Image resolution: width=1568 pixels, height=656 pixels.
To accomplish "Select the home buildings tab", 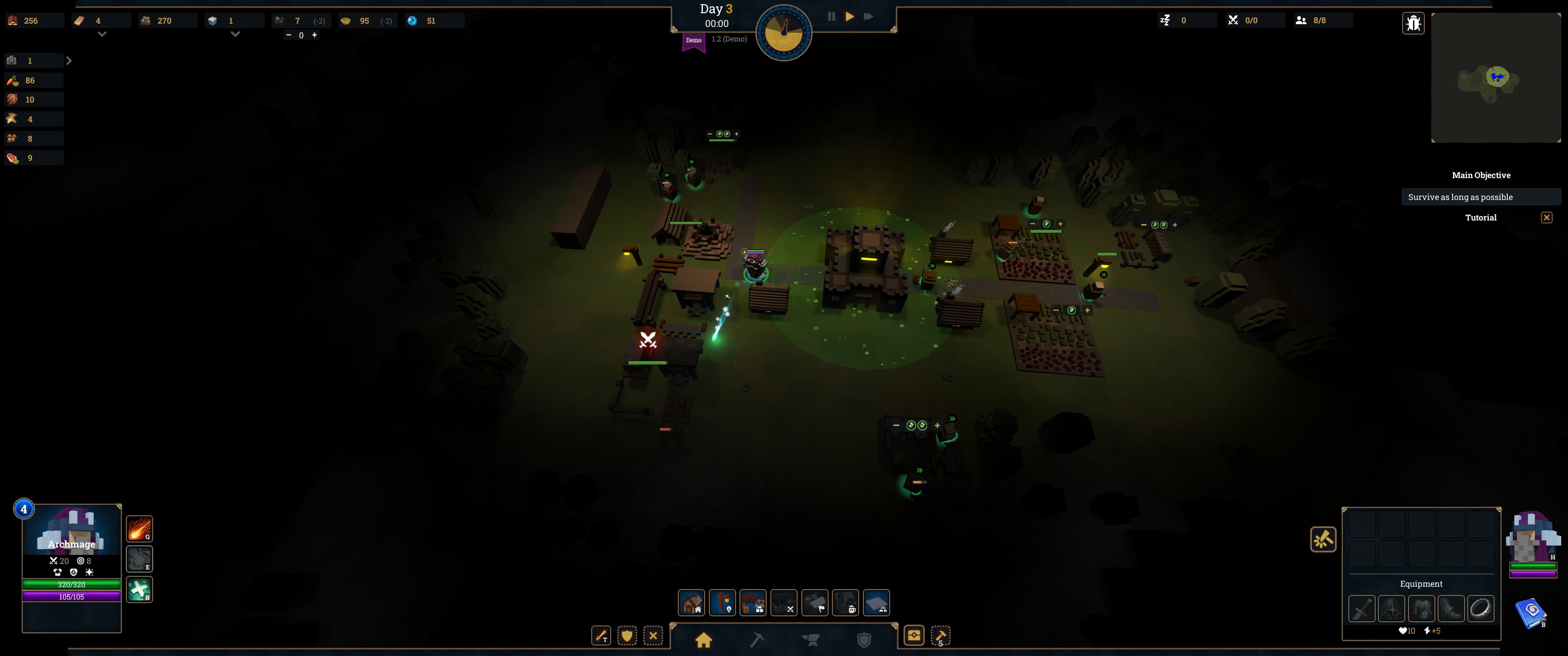I will point(704,639).
